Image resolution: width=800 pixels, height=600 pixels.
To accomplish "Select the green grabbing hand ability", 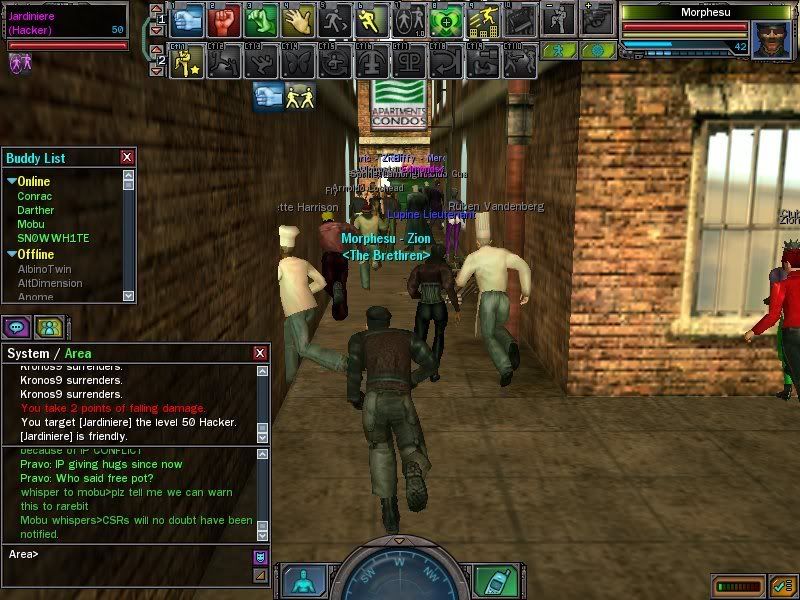I will tap(263, 19).
